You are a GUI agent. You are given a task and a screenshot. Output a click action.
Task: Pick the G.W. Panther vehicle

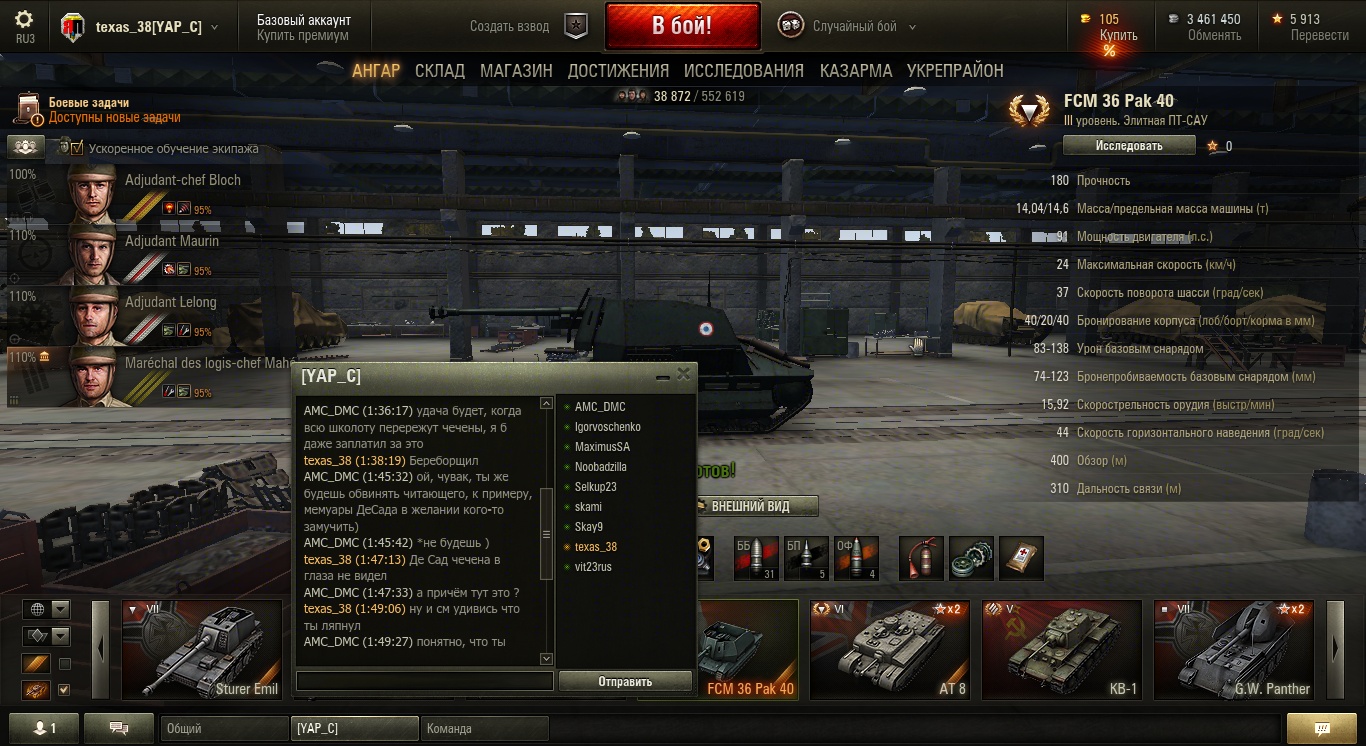(1233, 649)
